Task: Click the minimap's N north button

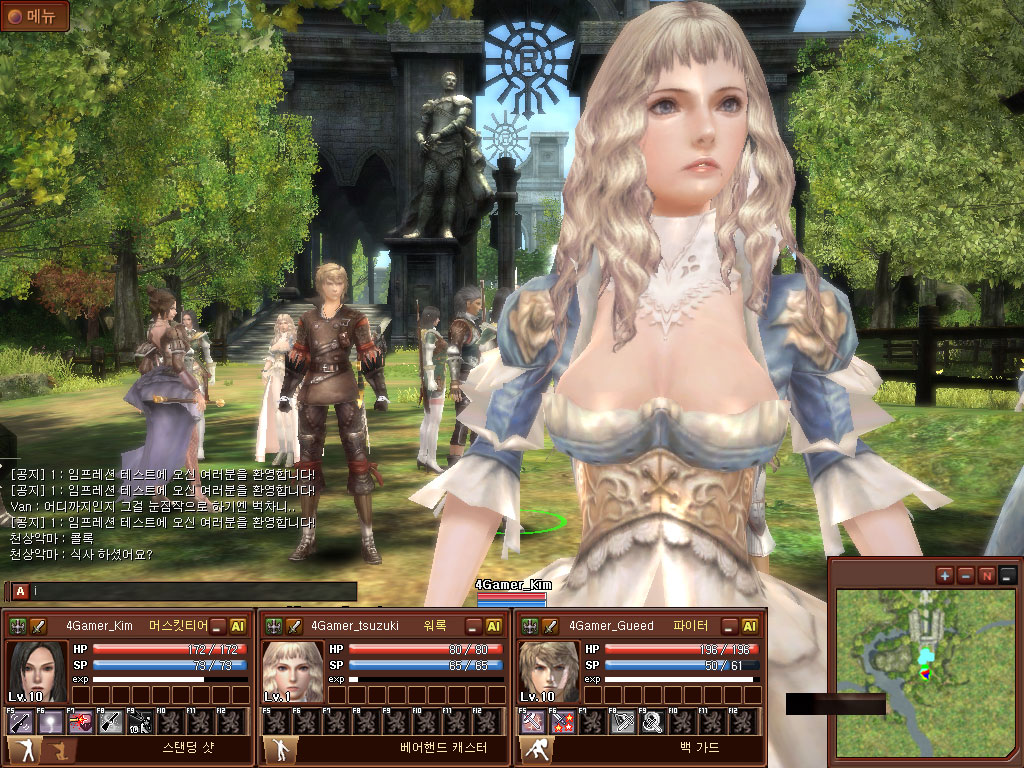Action: pyautogui.click(x=987, y=575)
